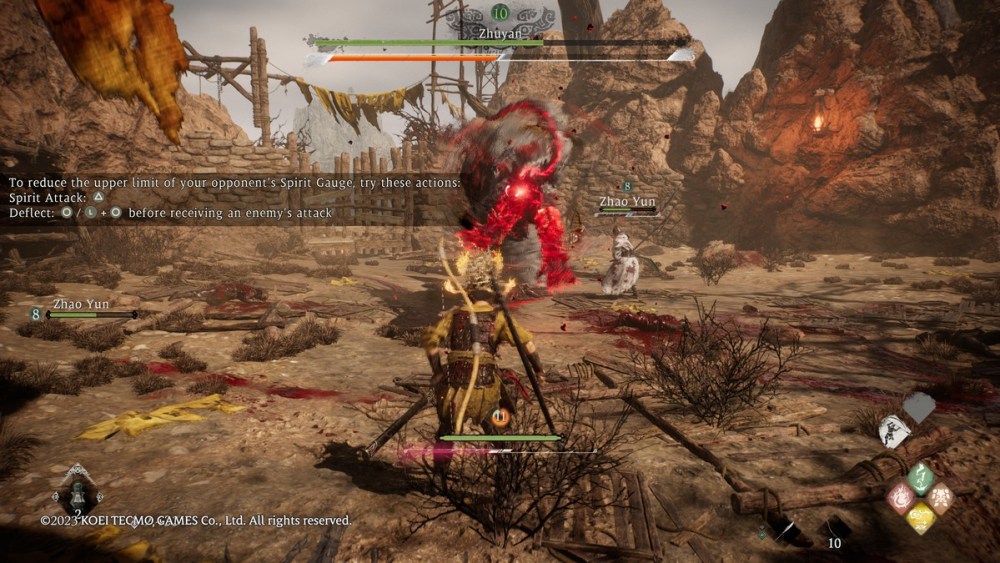Screen dimensions: 1000x563
Task: Use the brown earth spell icon
Action: pyautogui.click(x=941, y=497)
